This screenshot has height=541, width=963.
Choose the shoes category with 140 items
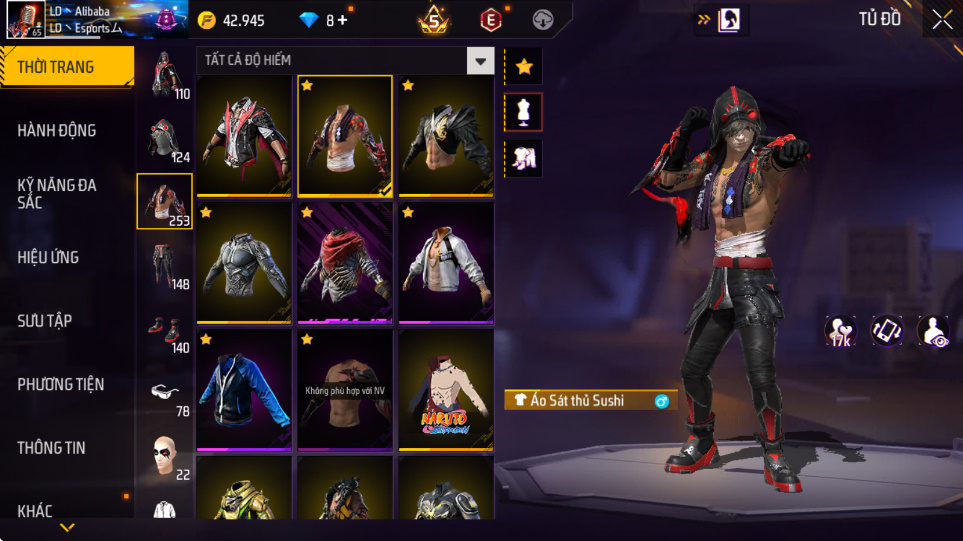(165, 329)
